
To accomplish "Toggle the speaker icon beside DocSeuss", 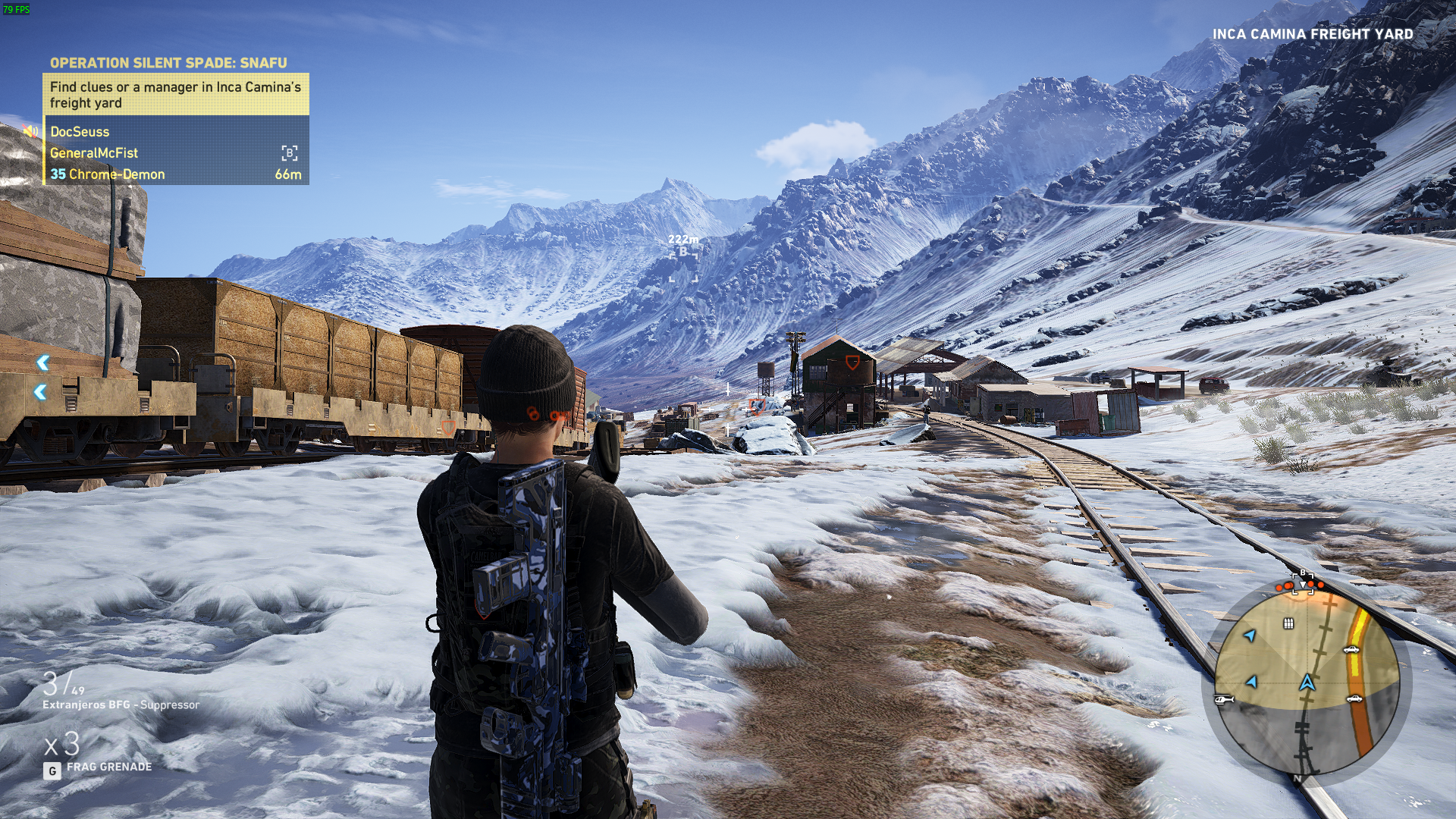I will [x=30, y=131].
